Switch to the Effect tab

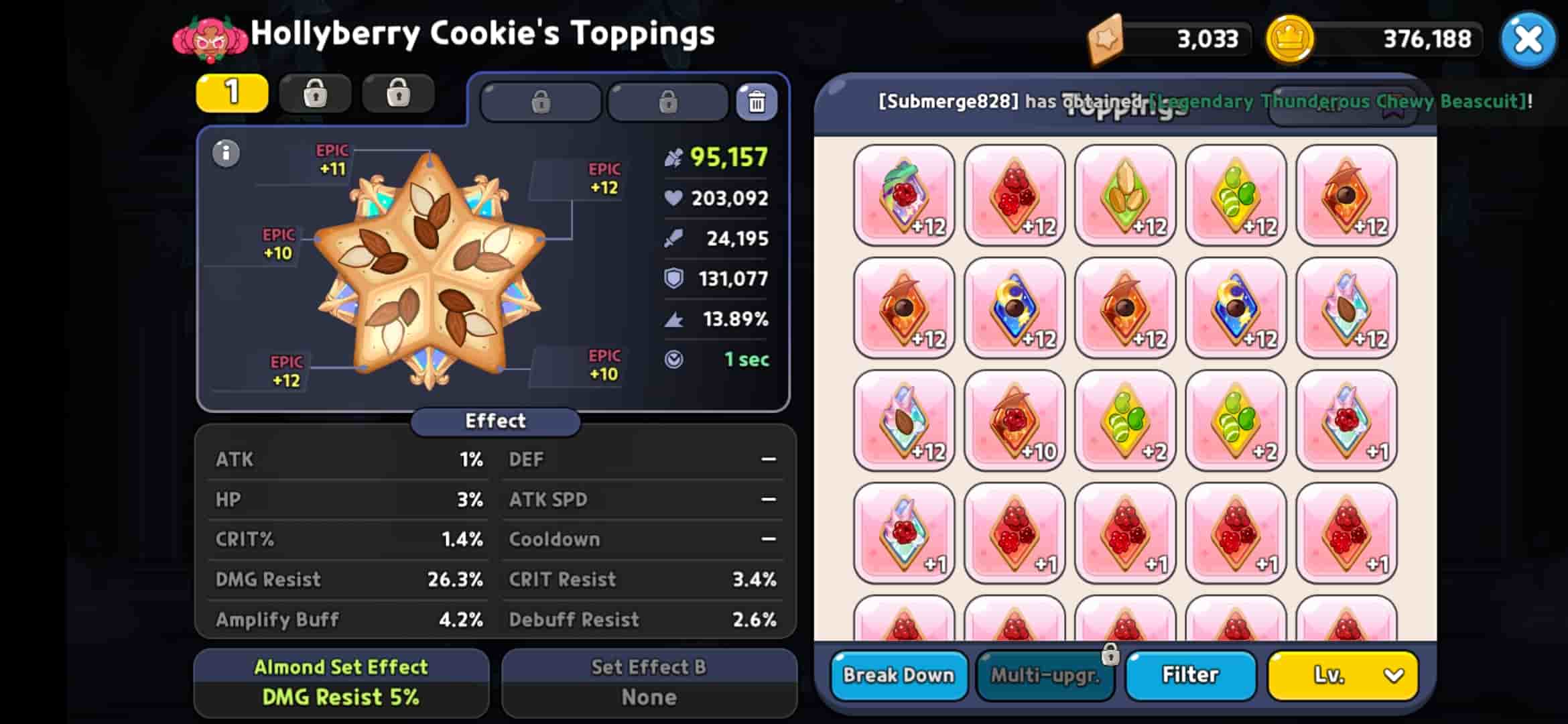click(x=495, y=420)
